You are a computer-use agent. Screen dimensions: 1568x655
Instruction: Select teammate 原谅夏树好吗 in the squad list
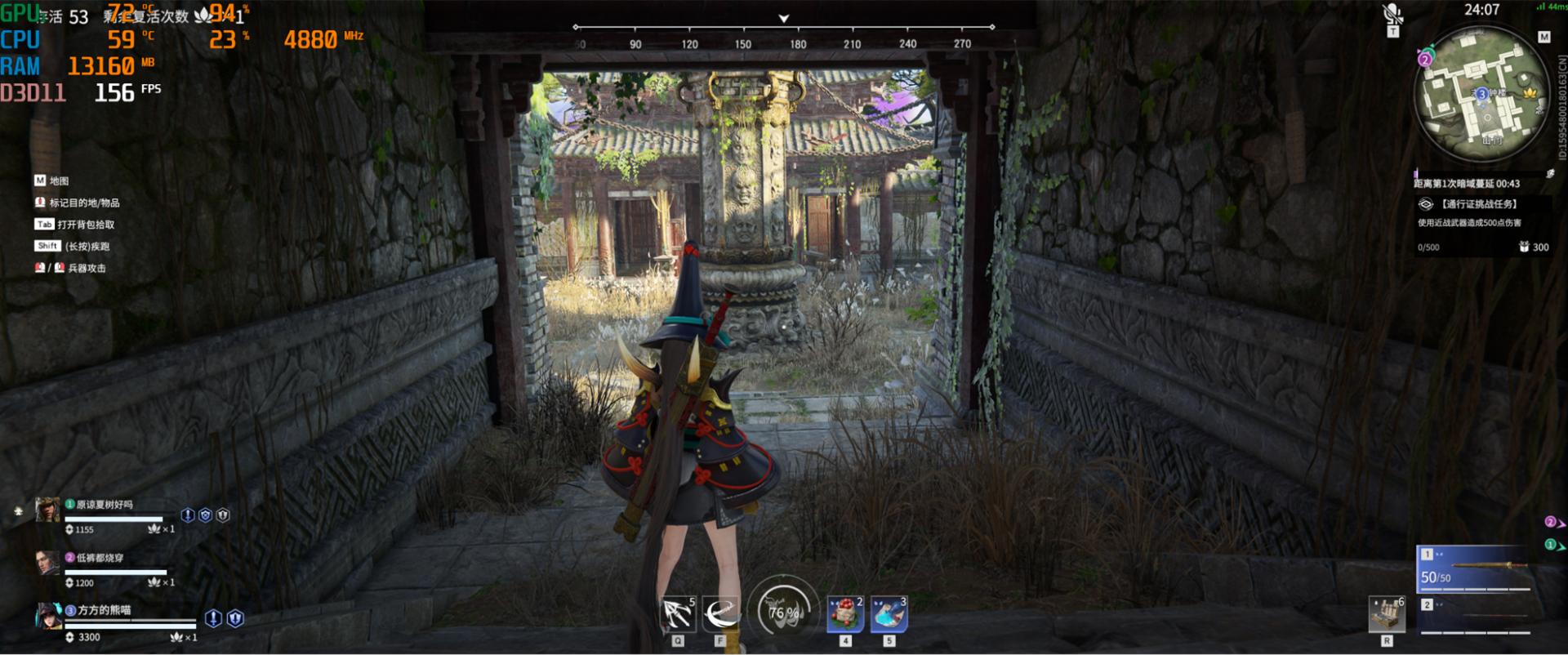tap(104, 505)
